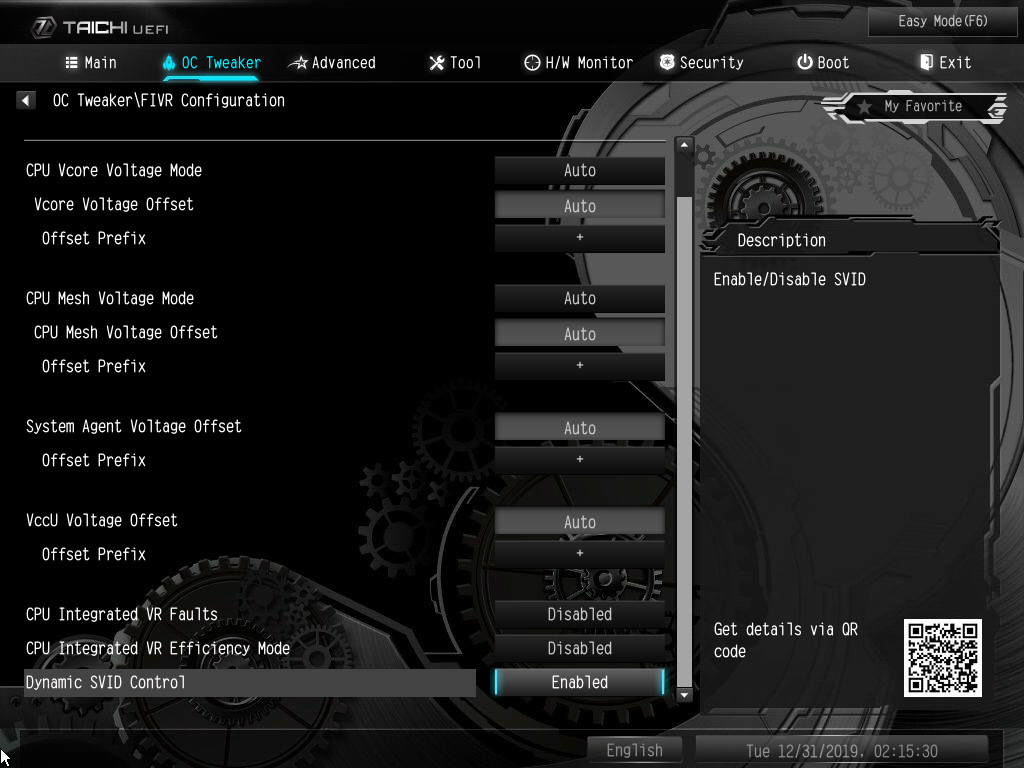
Task: Set the VccU Voltage Offset field
Action: pos(580,522)
